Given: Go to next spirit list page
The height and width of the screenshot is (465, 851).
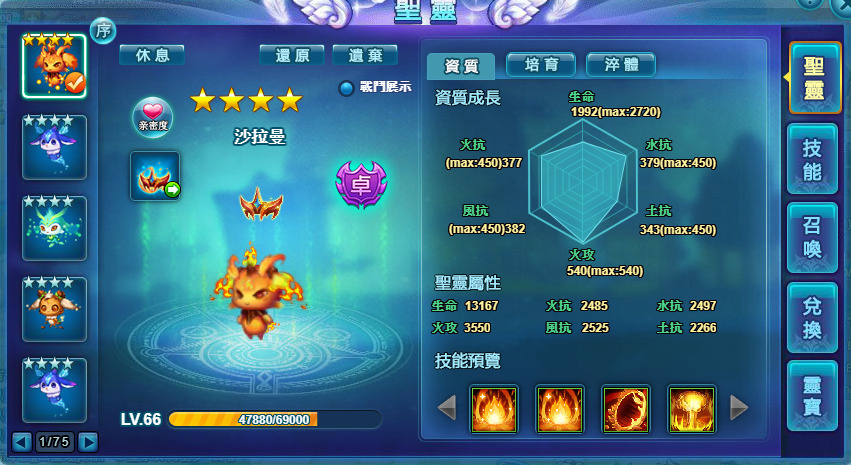Looking at the screenshot, I should (88, 441).
